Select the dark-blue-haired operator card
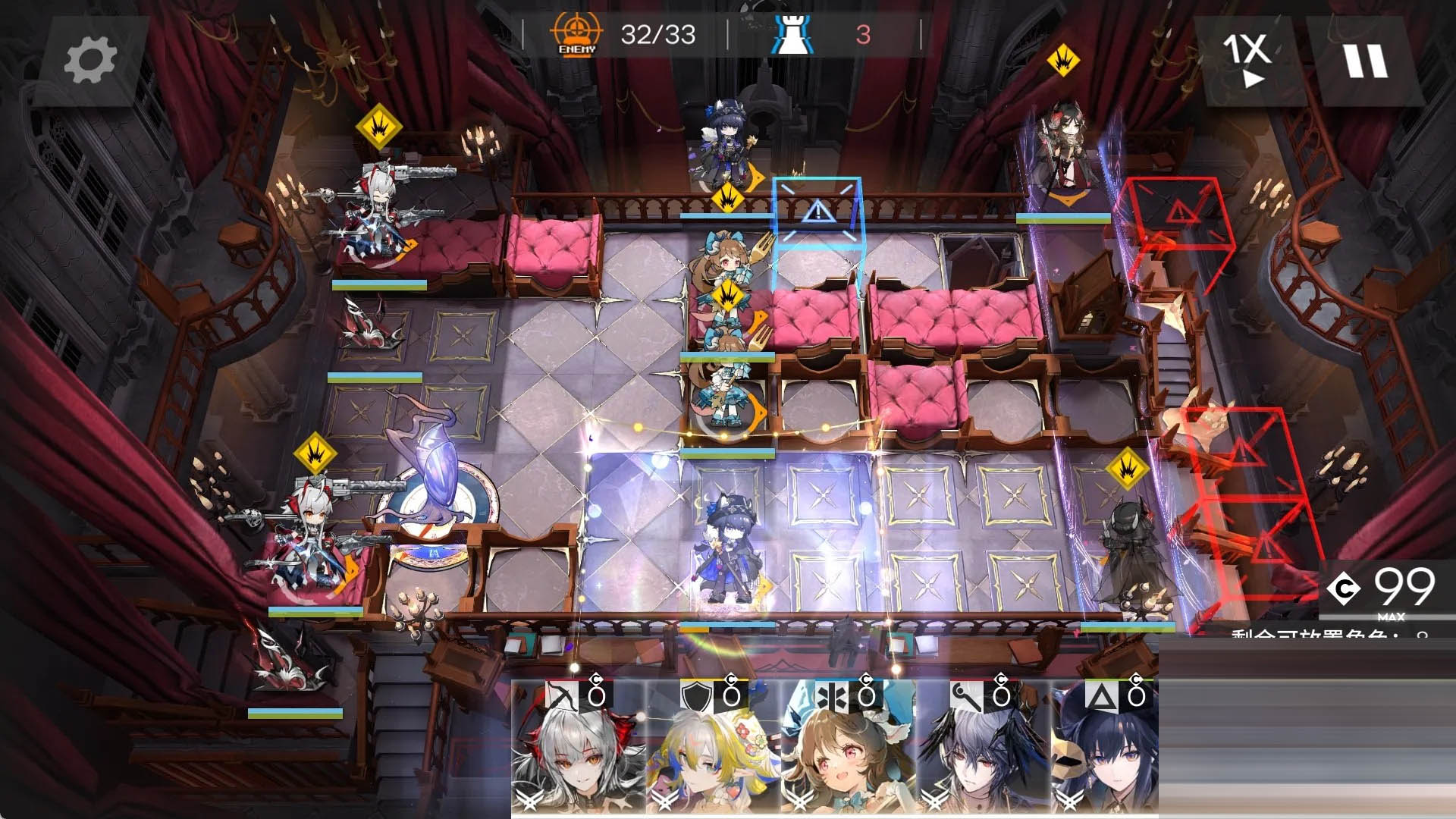 click(x=1104, y=747)
